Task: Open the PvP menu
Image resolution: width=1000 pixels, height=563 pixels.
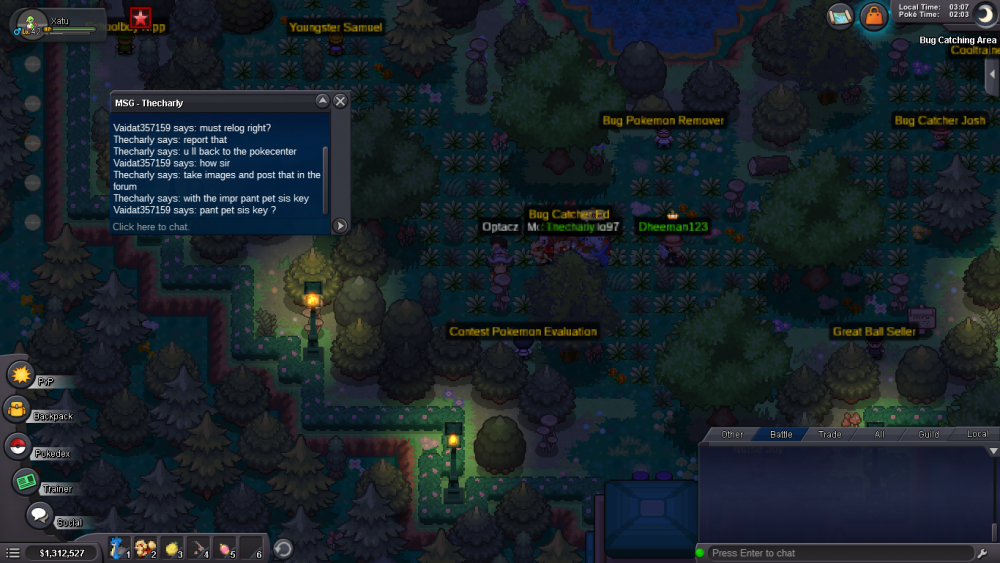Action: [x=21, y=375]
